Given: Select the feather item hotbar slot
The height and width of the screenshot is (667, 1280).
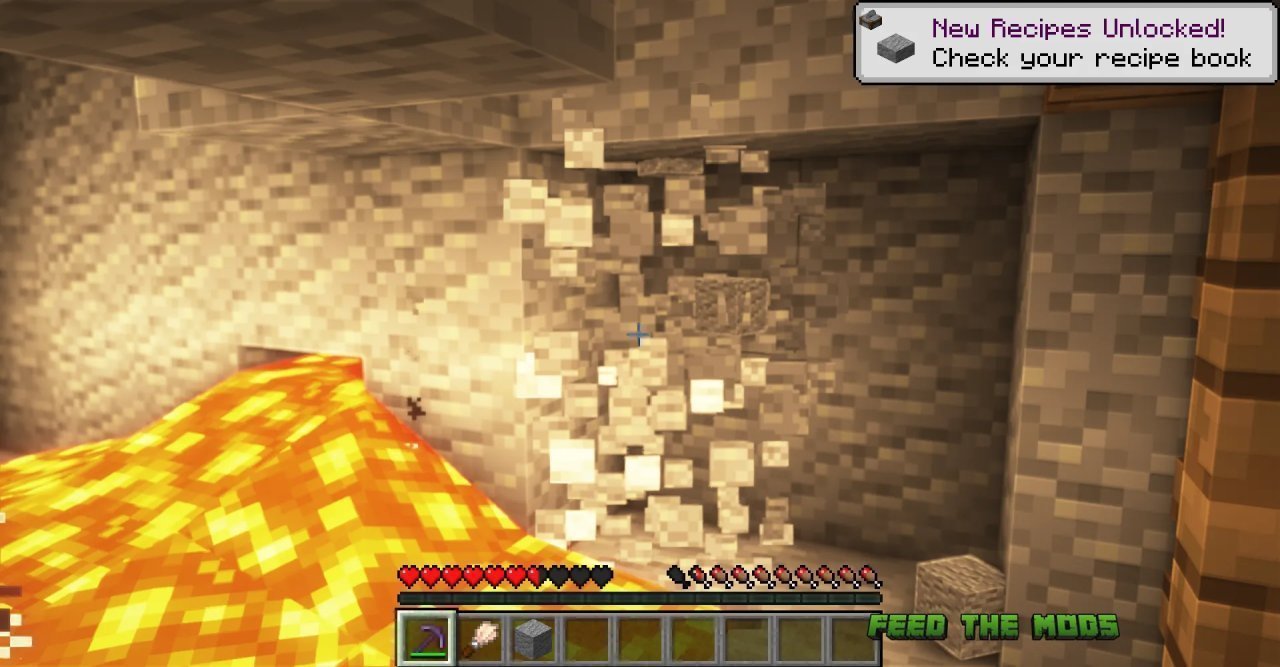Looking at the screenshot, I should click(x=481, y=639).
